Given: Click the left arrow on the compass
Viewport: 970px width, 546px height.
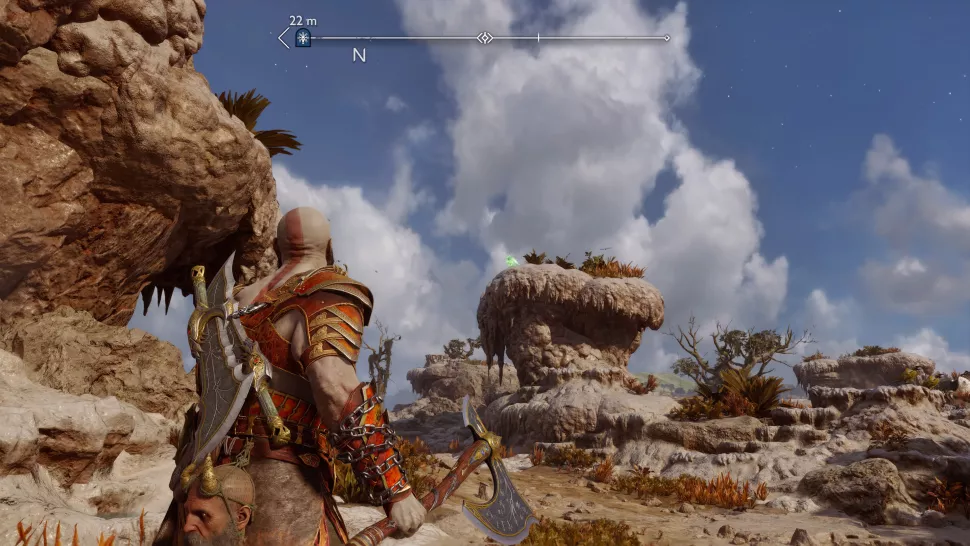Looking at the screenshot, I should tap(283, 38).
